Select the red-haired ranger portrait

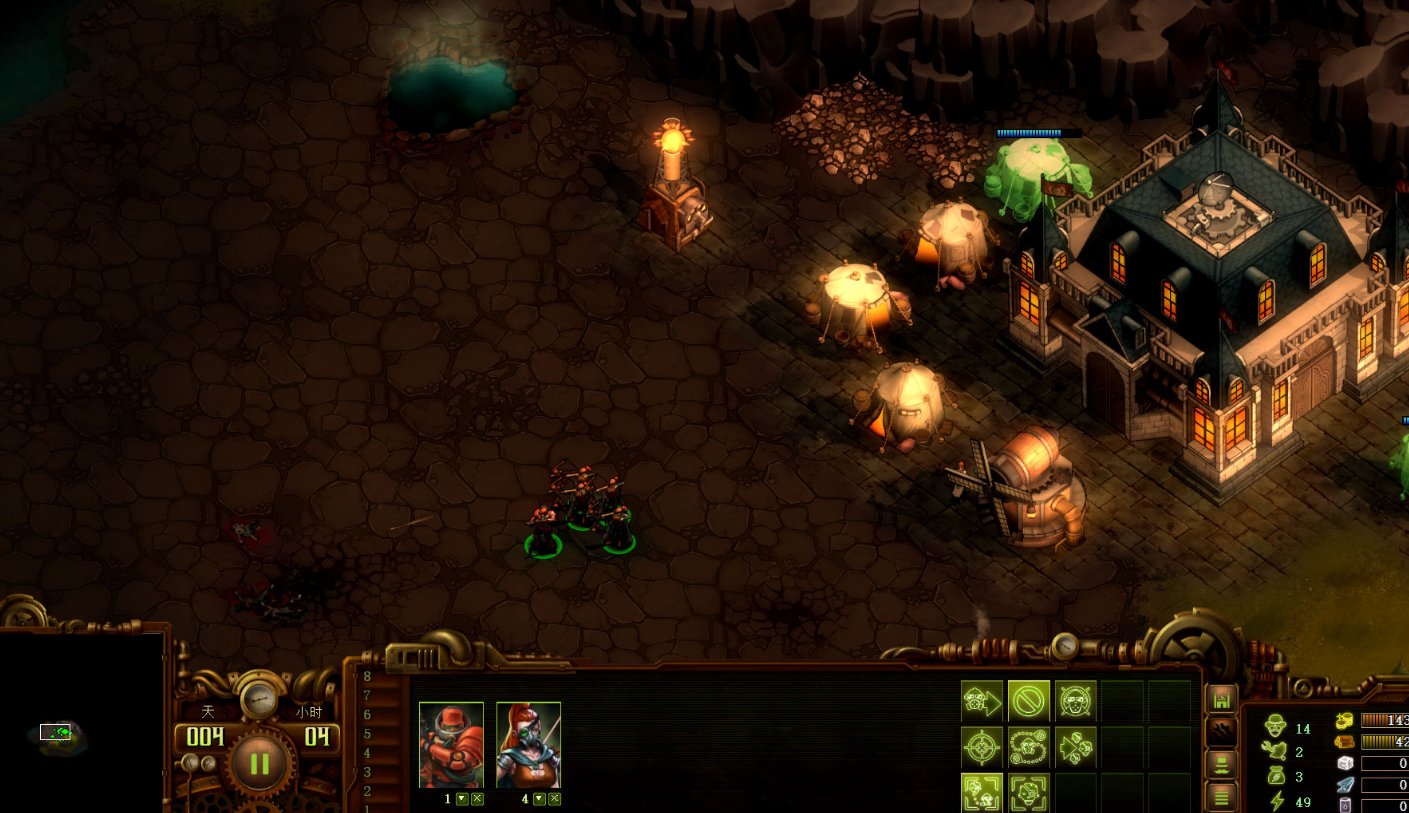click(x=528, y=744)
